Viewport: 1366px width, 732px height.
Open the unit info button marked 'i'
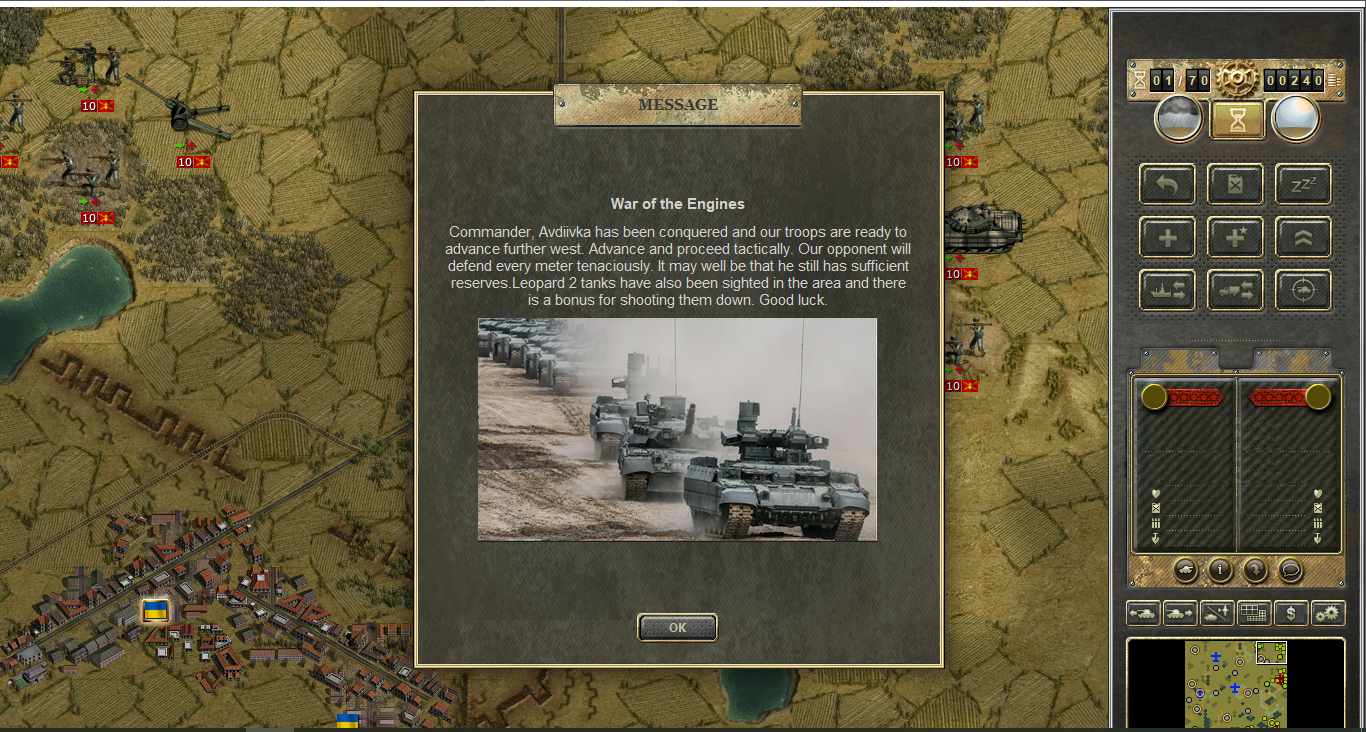[x=1220, y=570]
